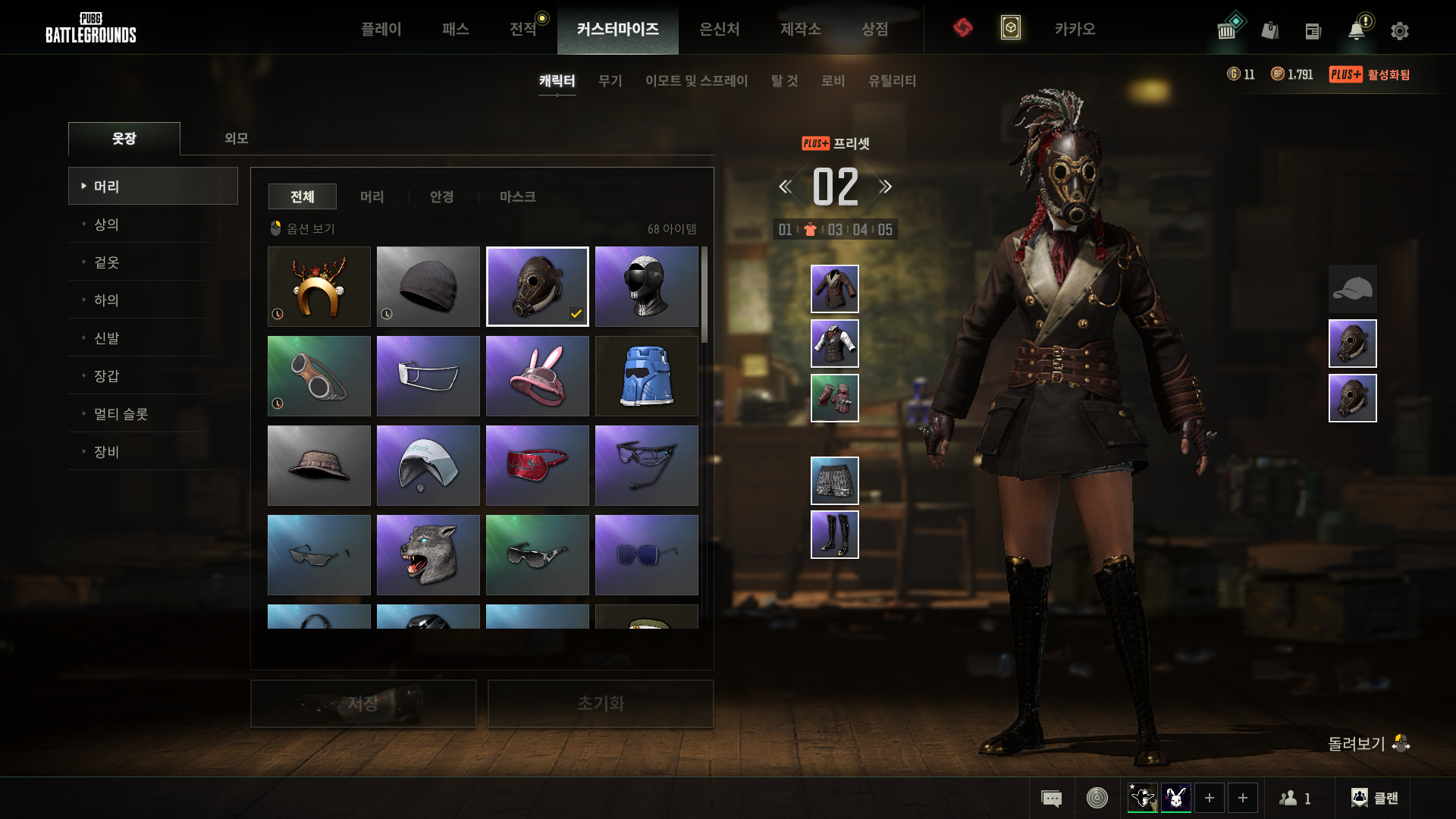
Task: Open the 이모트 및 스프레이 tab
Action: tap(696, 80)
